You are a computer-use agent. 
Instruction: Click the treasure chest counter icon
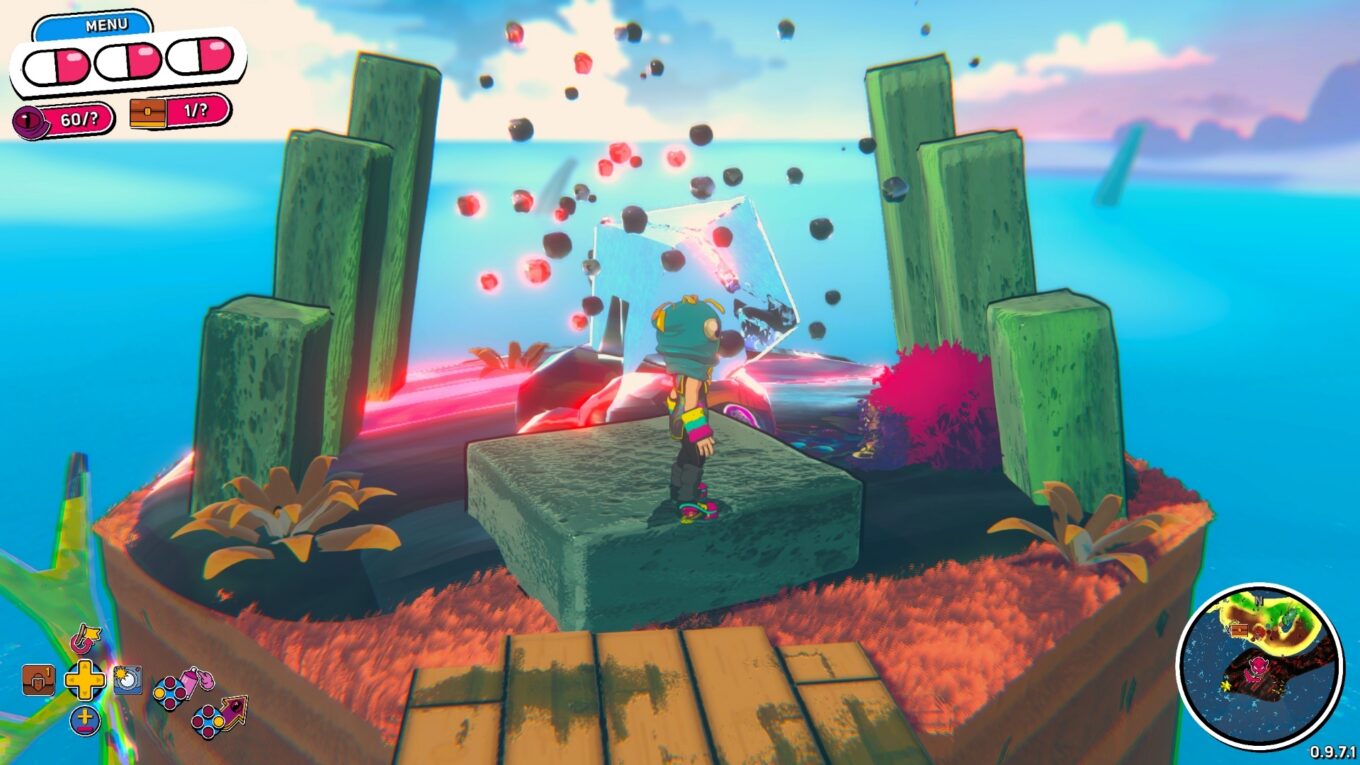click(148, 113)
